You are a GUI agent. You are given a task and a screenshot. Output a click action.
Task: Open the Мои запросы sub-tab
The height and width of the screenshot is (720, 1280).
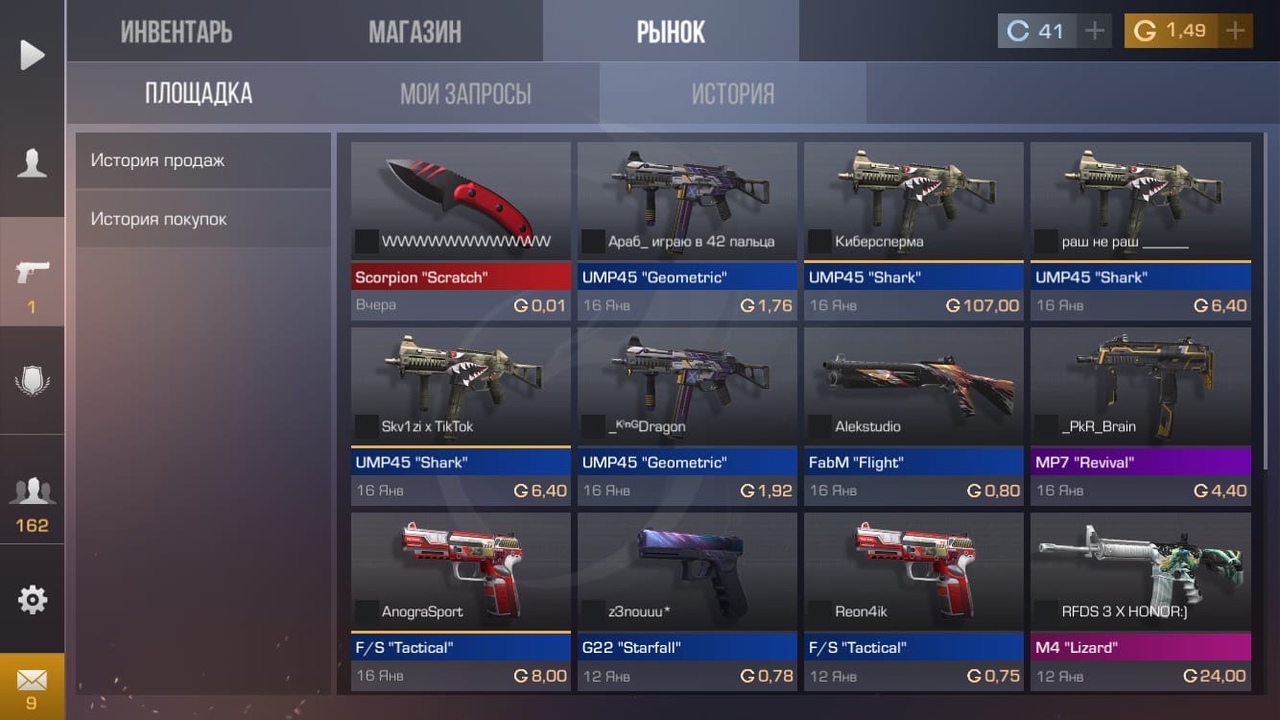pyautogui.click(x=465, y=94)
